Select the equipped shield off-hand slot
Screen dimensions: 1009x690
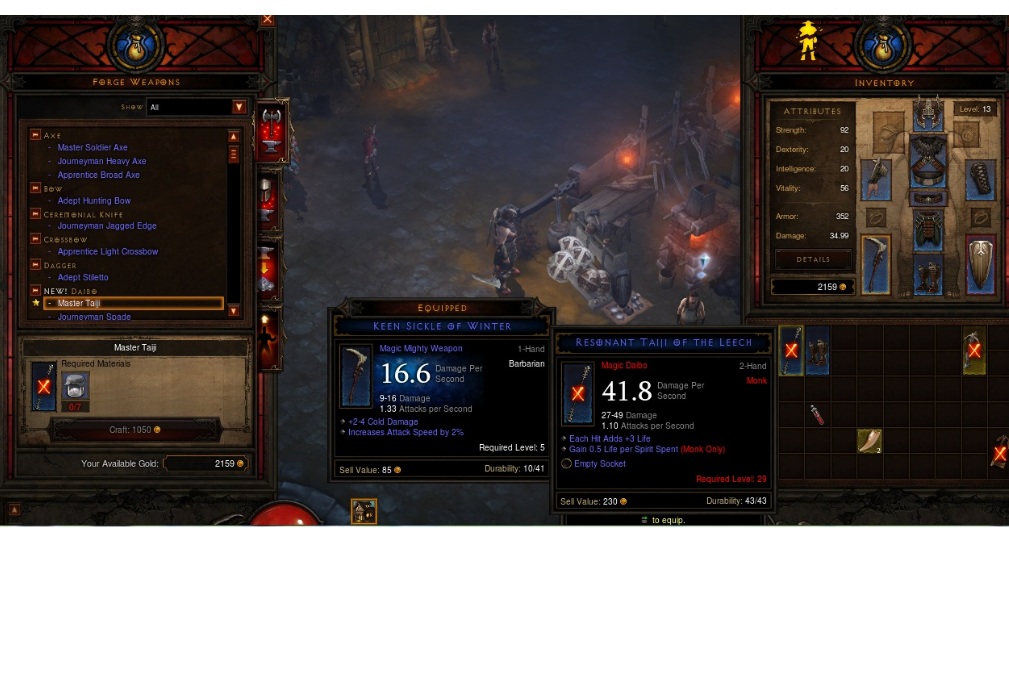(x=980, y=265)
